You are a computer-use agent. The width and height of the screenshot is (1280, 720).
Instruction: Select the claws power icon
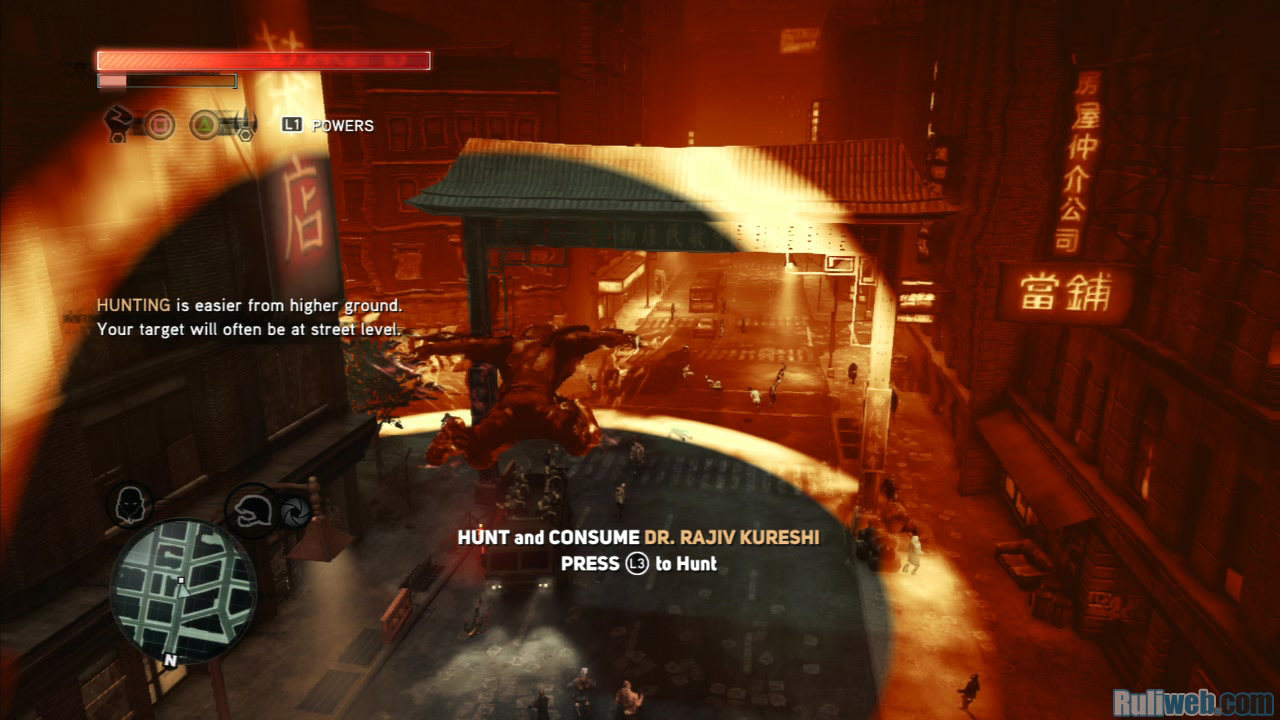click(x=238, y=125)
